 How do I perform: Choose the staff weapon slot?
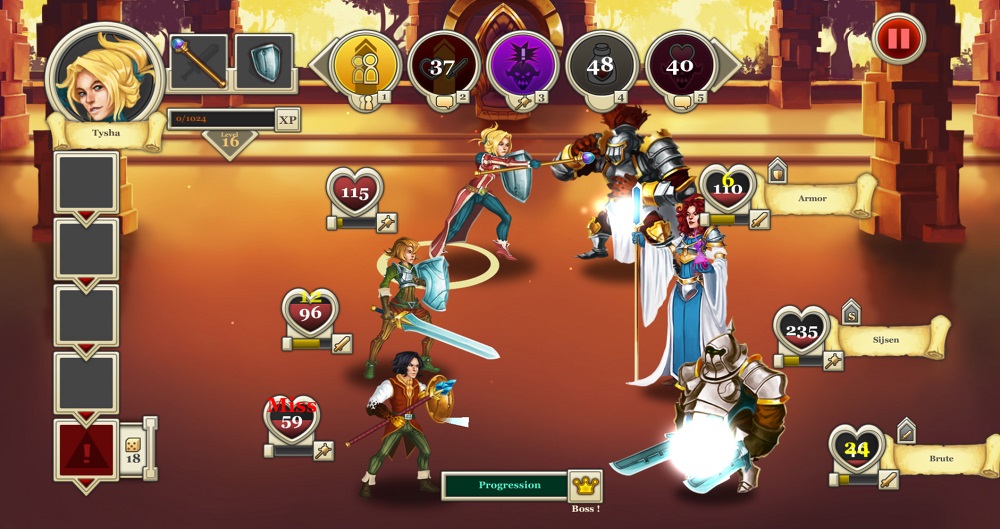coord(198,62)
